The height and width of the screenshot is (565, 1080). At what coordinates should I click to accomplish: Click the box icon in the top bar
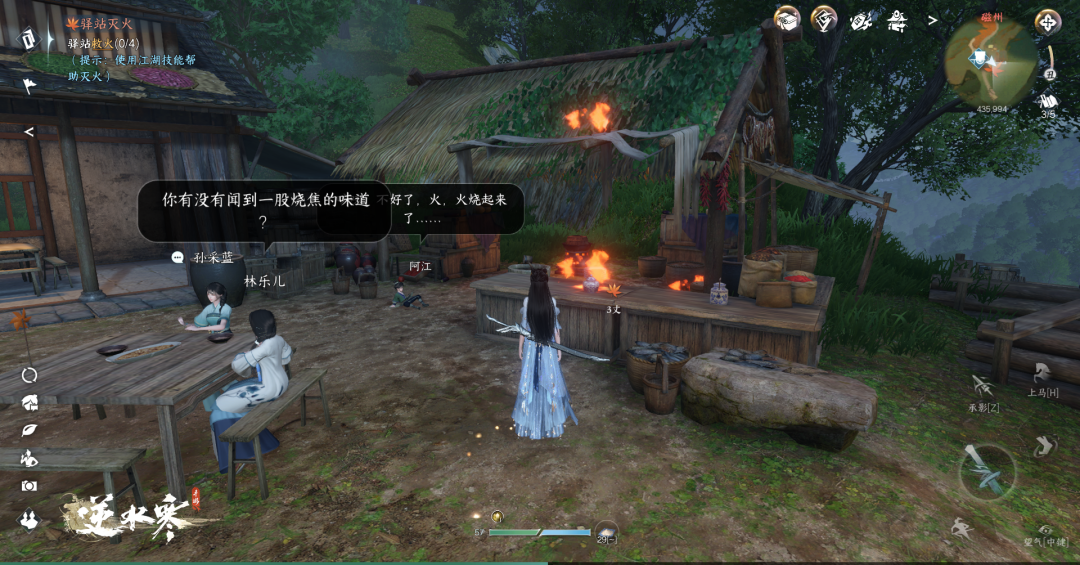(x=788, y=19)
